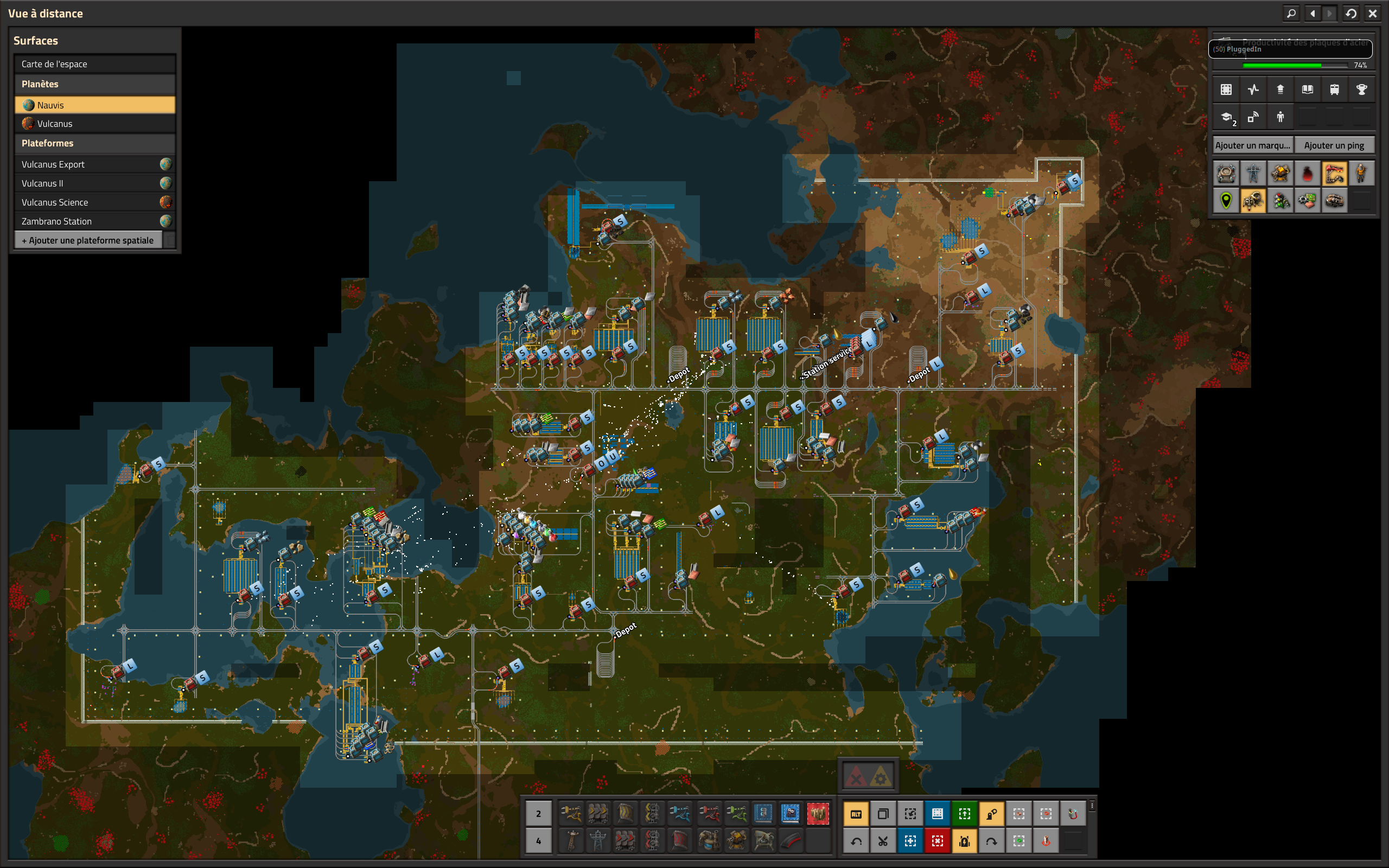The width and height of the screenshot is (1389, 868).
Task: Click Ajouter une plateforme spatiale button
Action: click(88, 240)
